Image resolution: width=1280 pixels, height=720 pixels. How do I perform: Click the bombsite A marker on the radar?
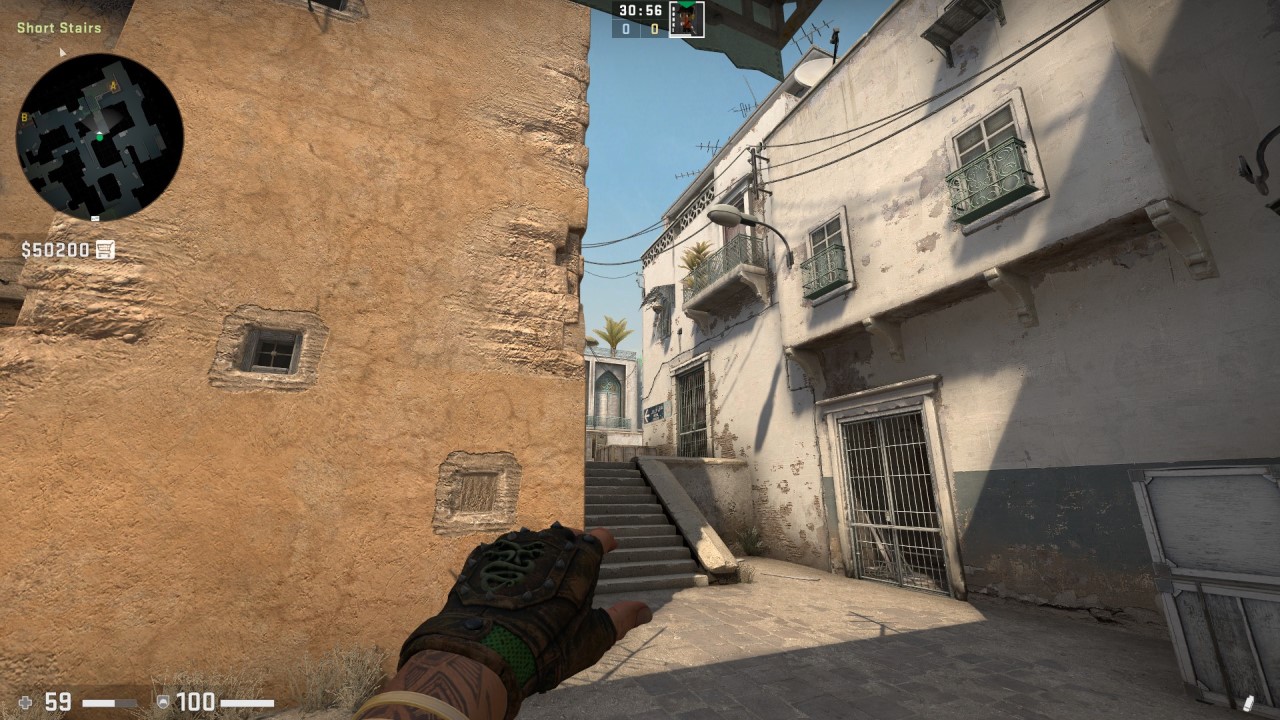pyautogui.click(x=112, y=86)
